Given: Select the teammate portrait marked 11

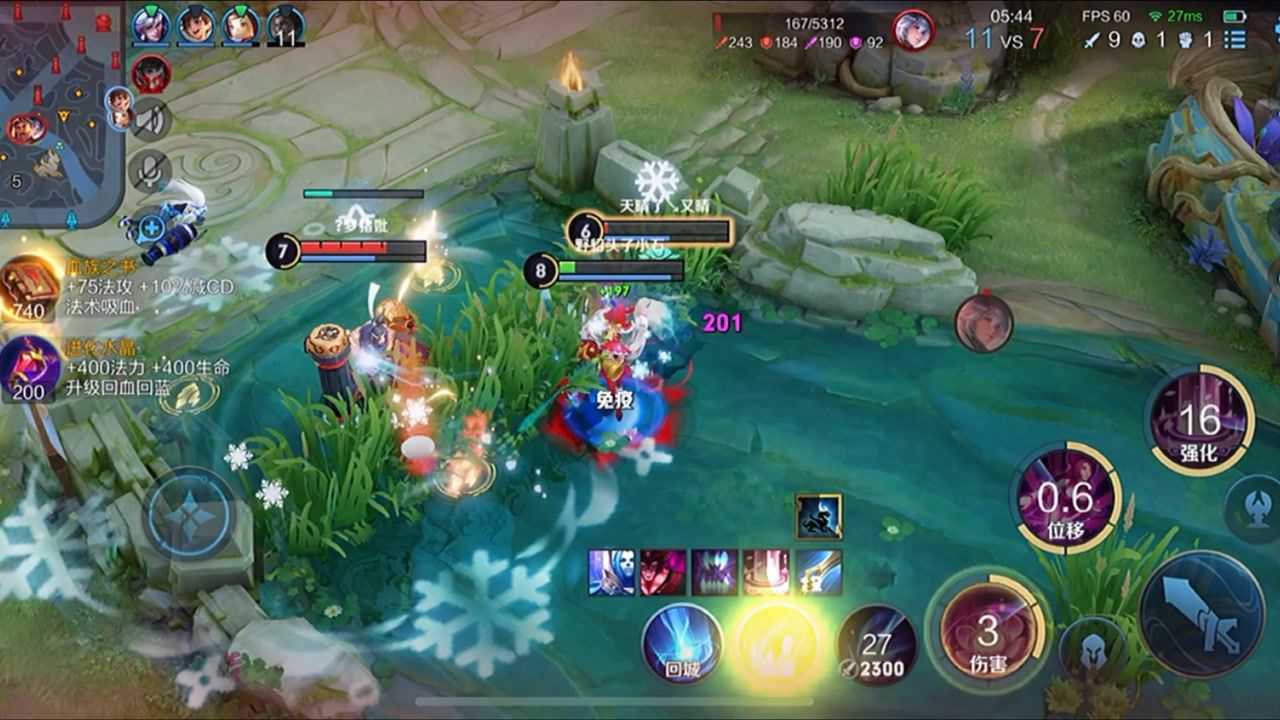Looking at the screenshot, I should (286, 26).
